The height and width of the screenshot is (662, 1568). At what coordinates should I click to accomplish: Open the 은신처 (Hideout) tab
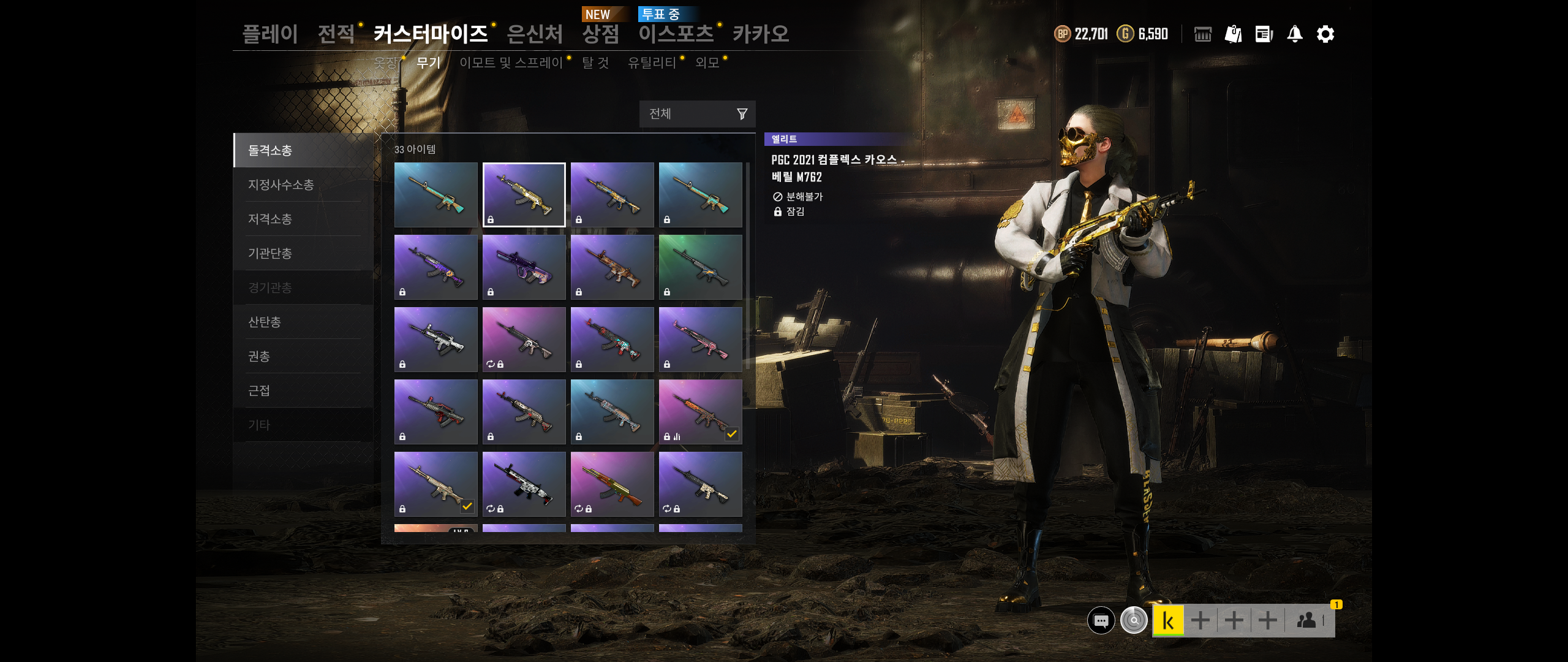(535, 34)
